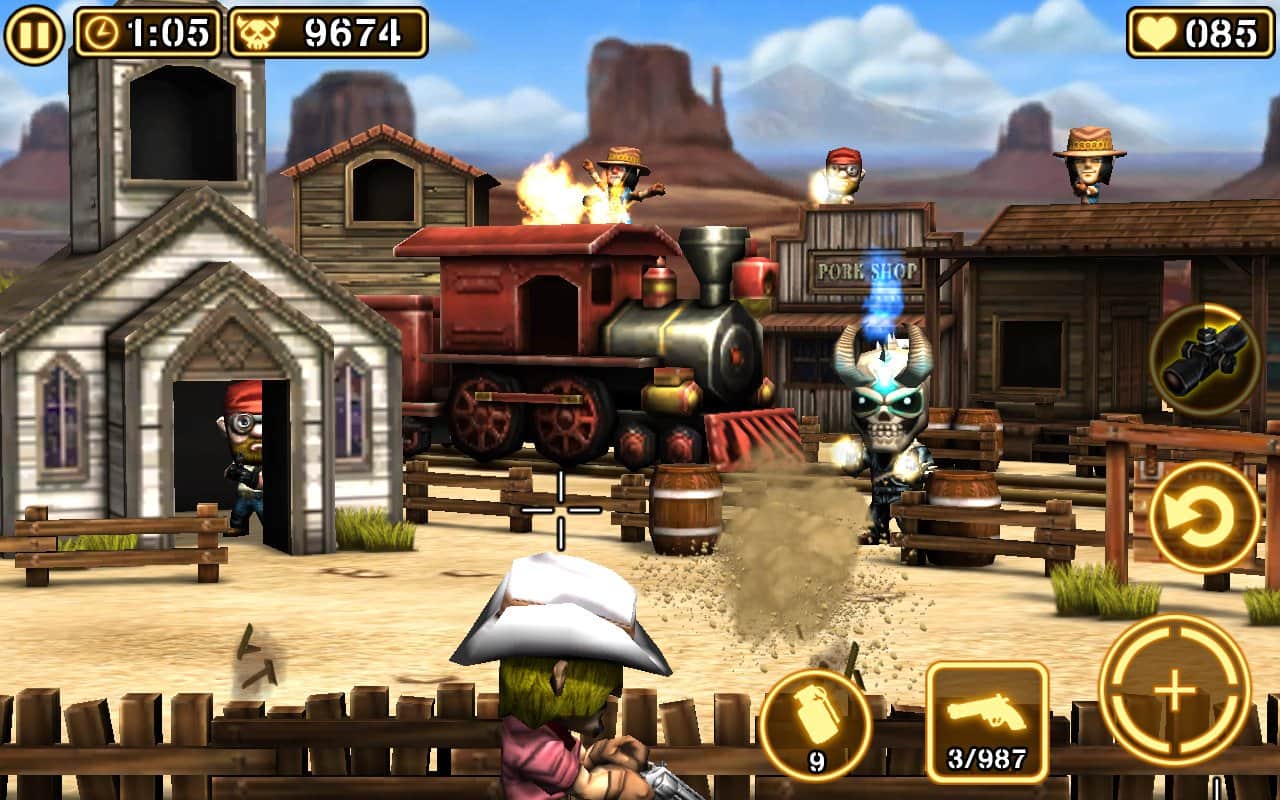Activate the sniper scope button
Screen dimensions: 1280x800
(1203, 358)
